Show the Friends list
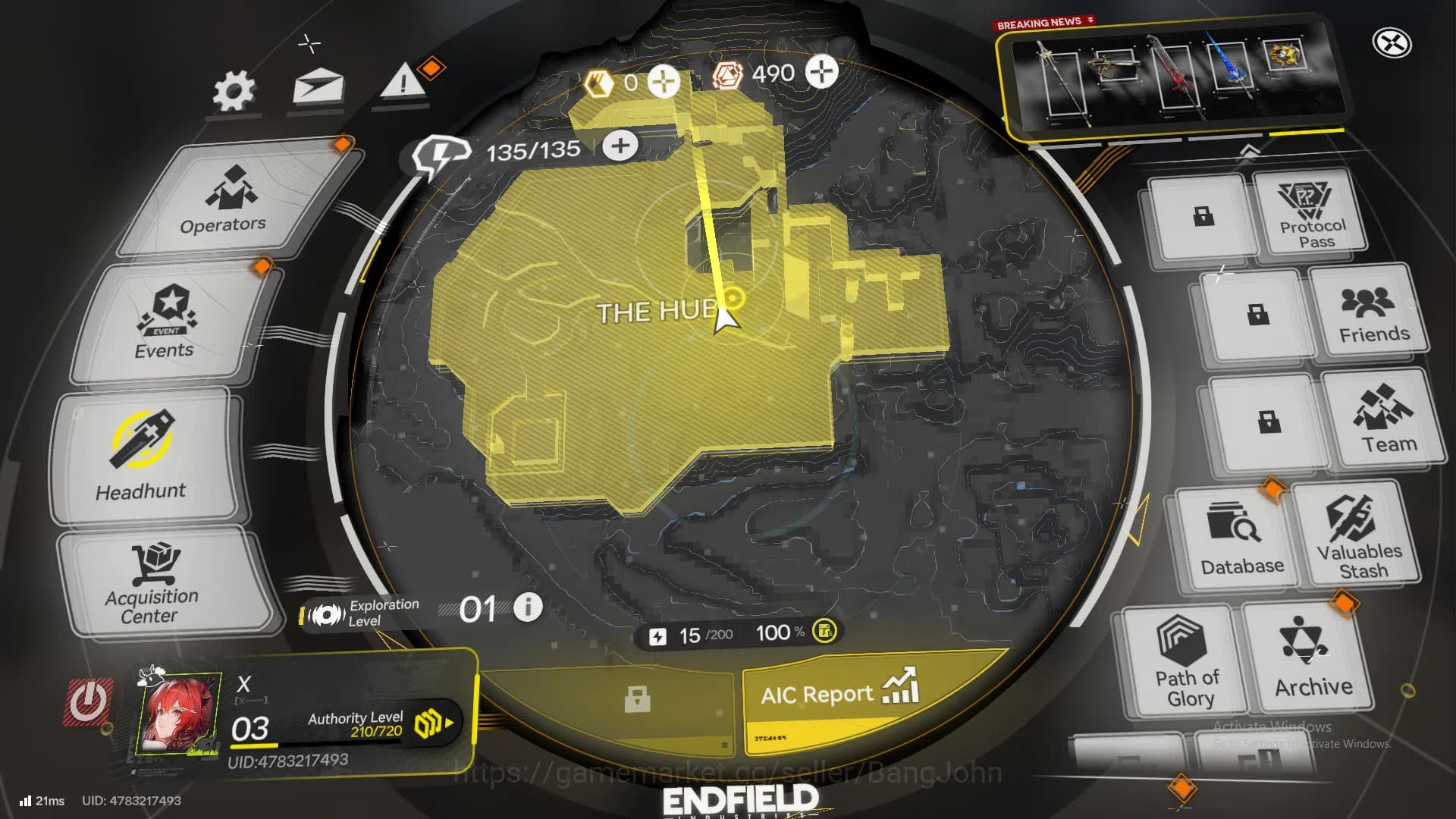This screenshot has height=819, width=1456. [x=1371, y=313]
